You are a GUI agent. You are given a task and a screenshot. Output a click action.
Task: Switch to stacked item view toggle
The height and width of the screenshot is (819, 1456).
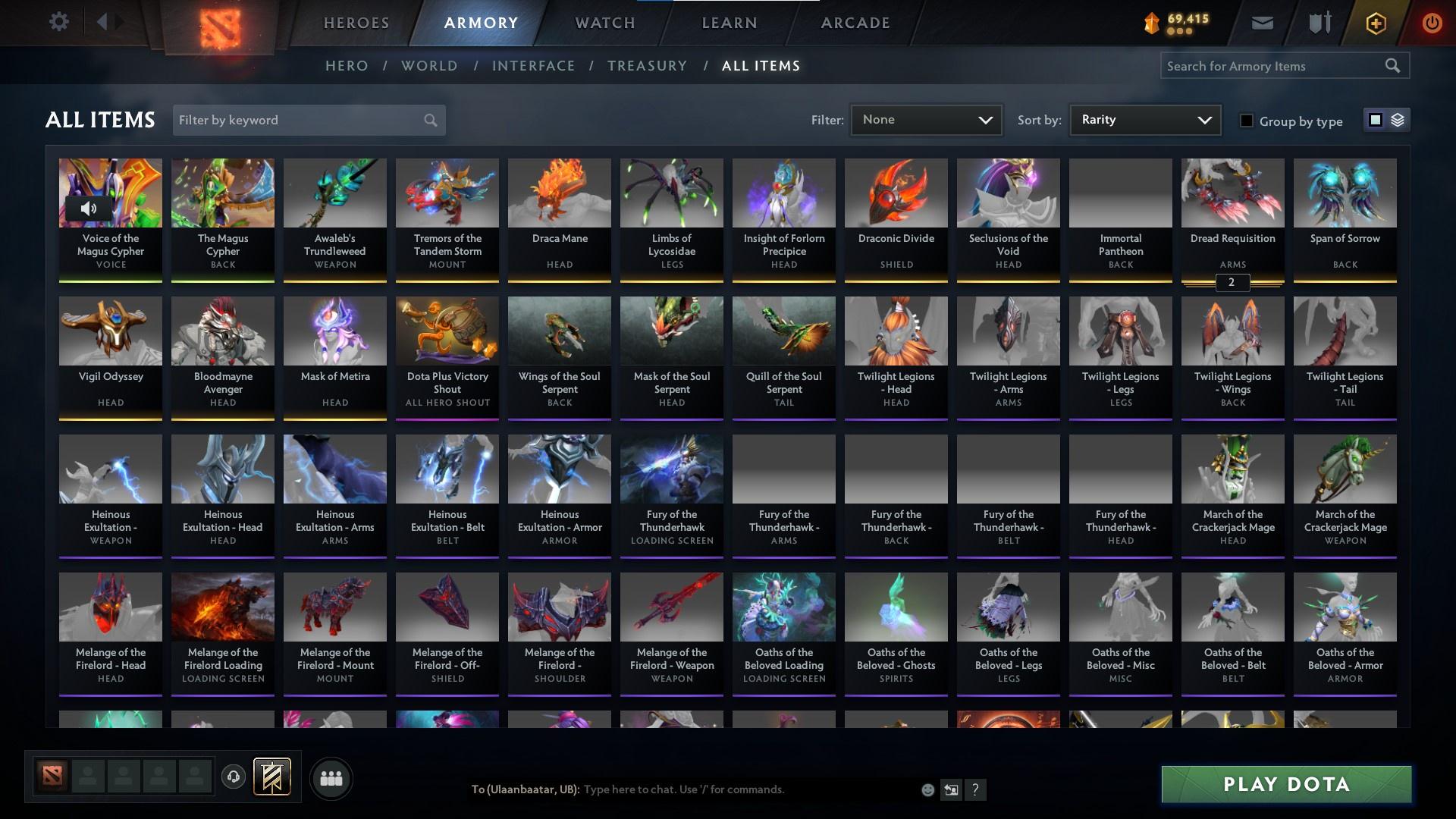pyautogui.click(x=1398, y=120)
